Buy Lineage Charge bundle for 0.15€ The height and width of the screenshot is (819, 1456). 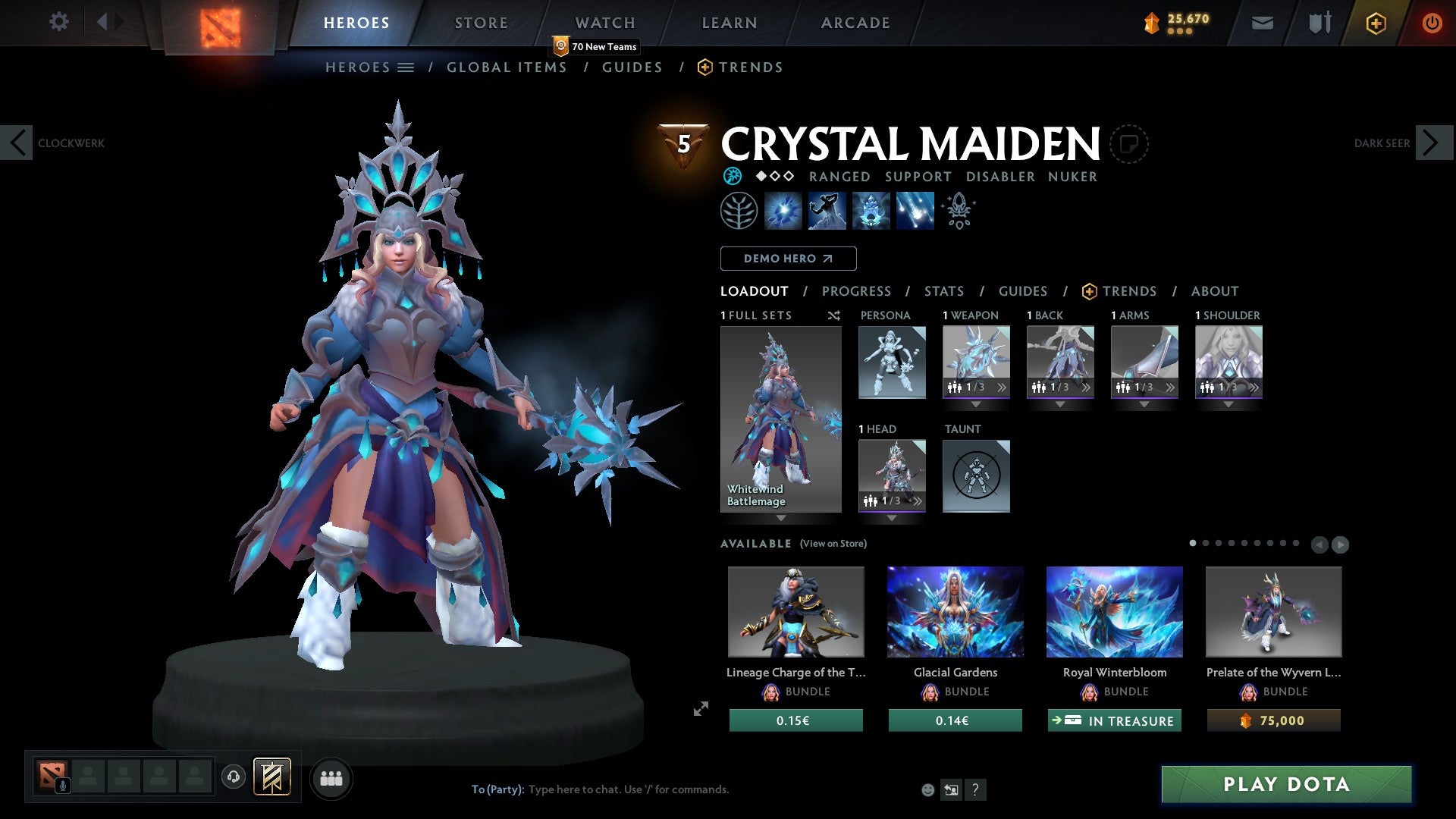tap(795, 720)
